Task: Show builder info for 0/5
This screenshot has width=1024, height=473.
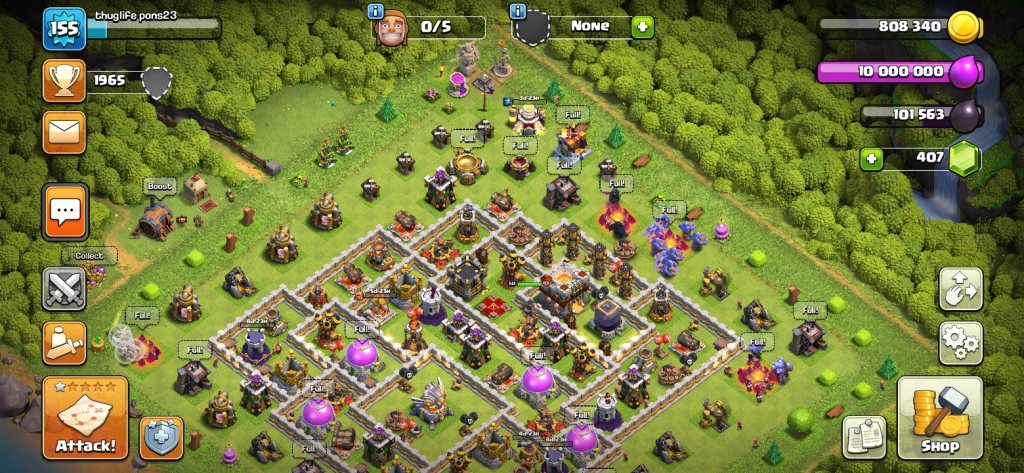Action: (x=377, y=11)
